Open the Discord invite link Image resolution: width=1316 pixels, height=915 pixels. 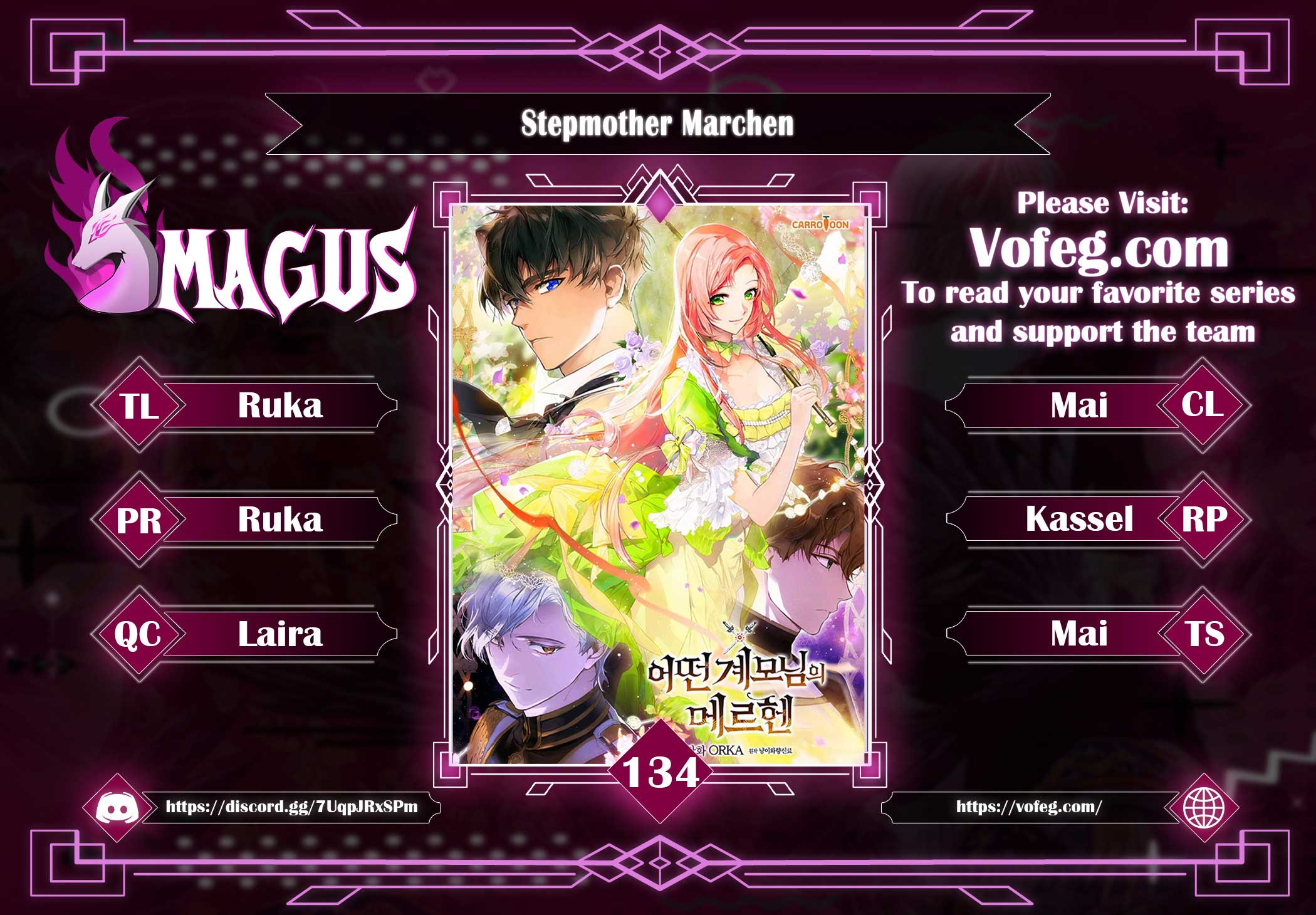pyautogui.click(x=291, y=807)
